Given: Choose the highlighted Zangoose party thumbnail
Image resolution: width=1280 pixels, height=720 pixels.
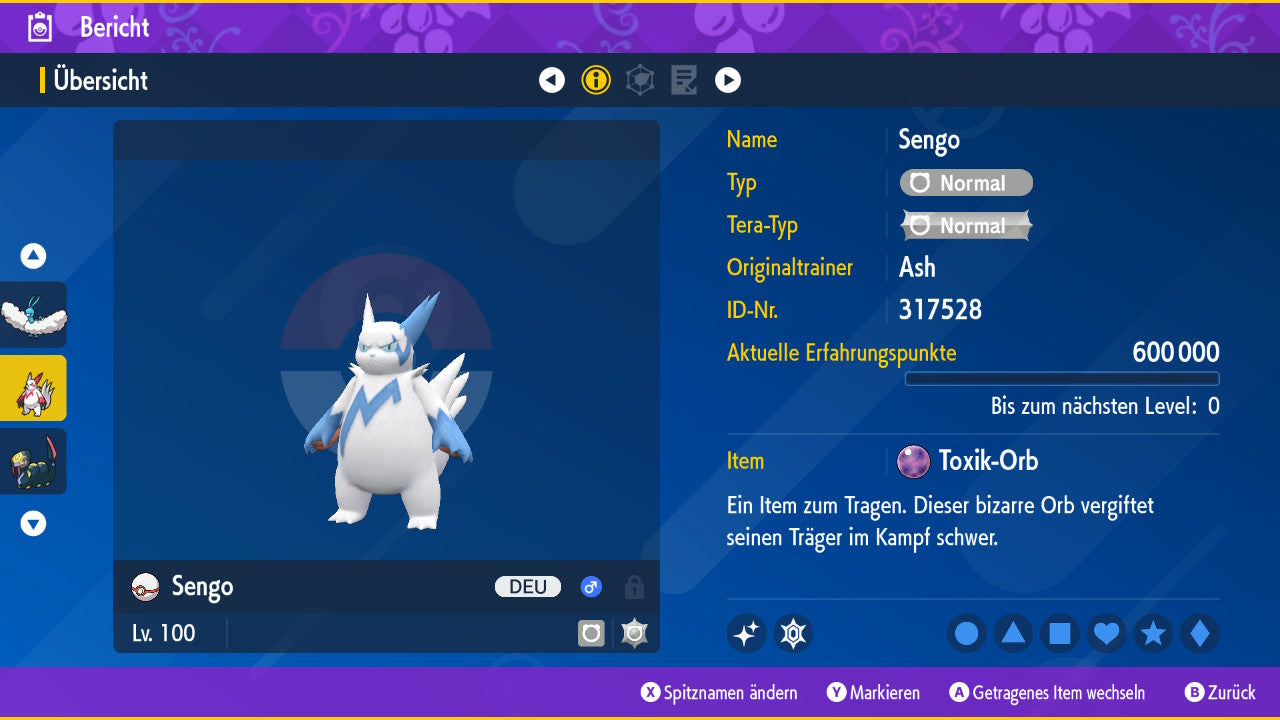Looking at the screenshot, I should tap(33, 388).
